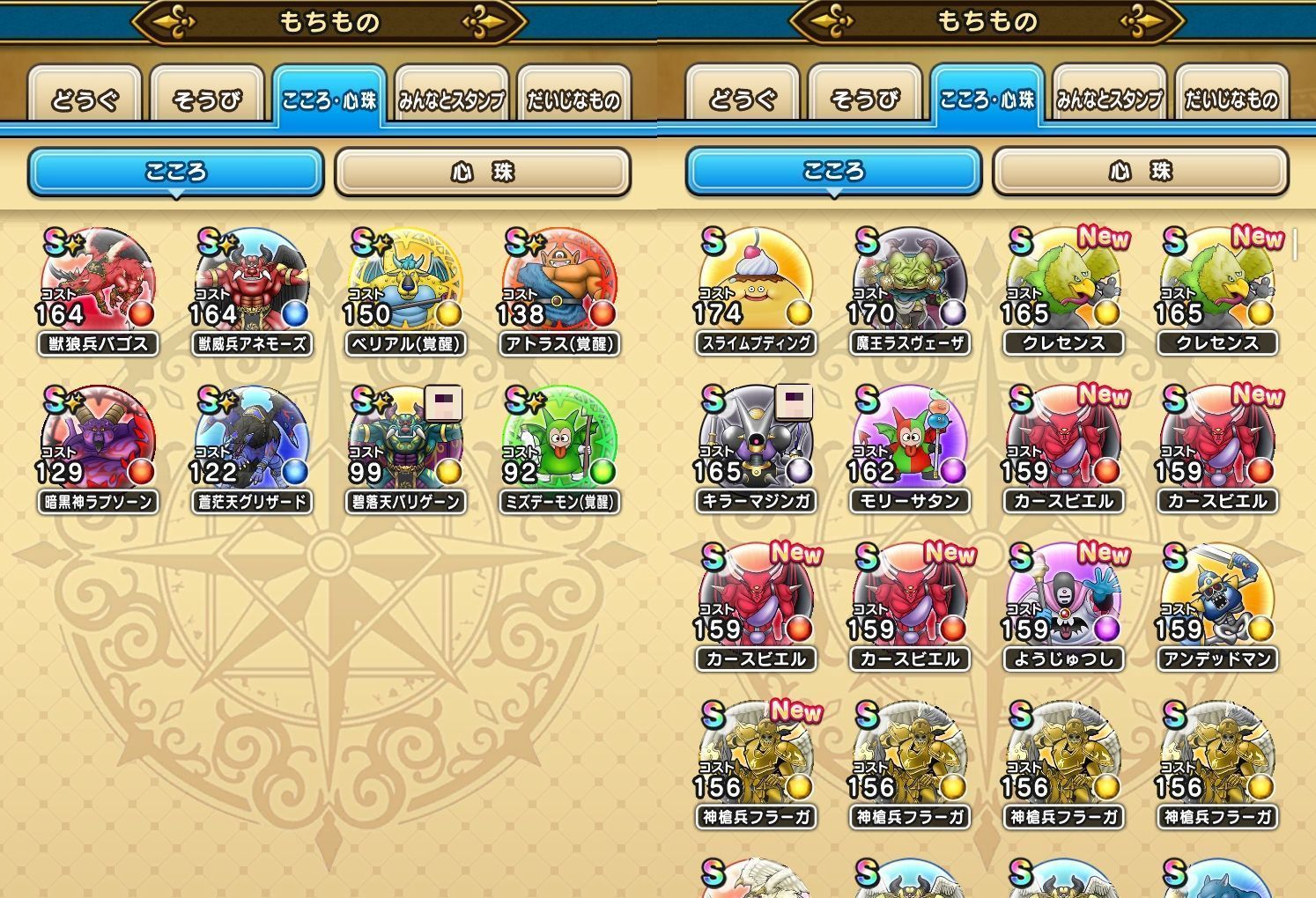Choose the 獣威兵アネモーズ heart
The width and height of the screenshot is (1316, 898).
252,283
